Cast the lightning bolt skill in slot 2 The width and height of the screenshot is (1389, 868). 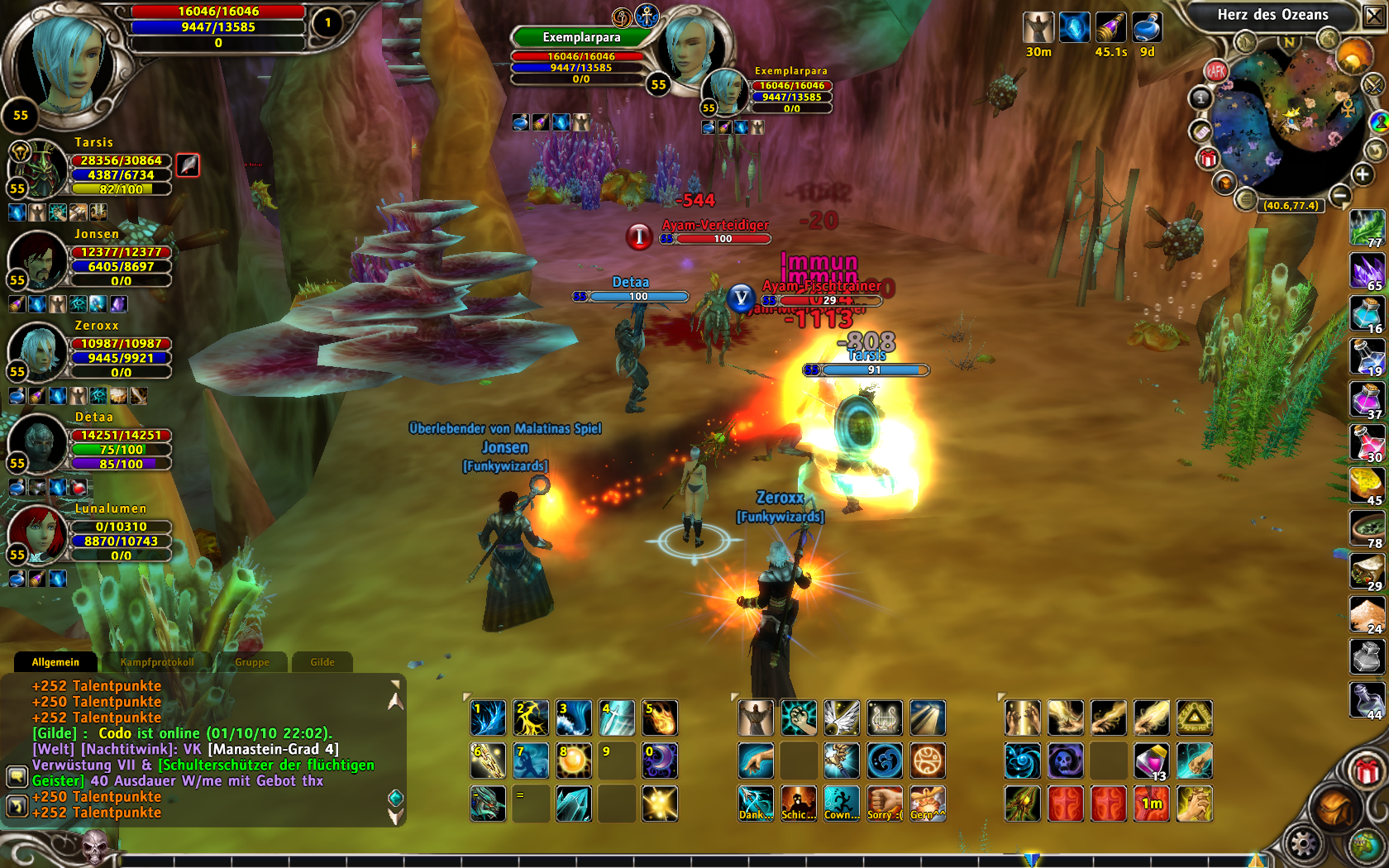click(x=531, y=718)
